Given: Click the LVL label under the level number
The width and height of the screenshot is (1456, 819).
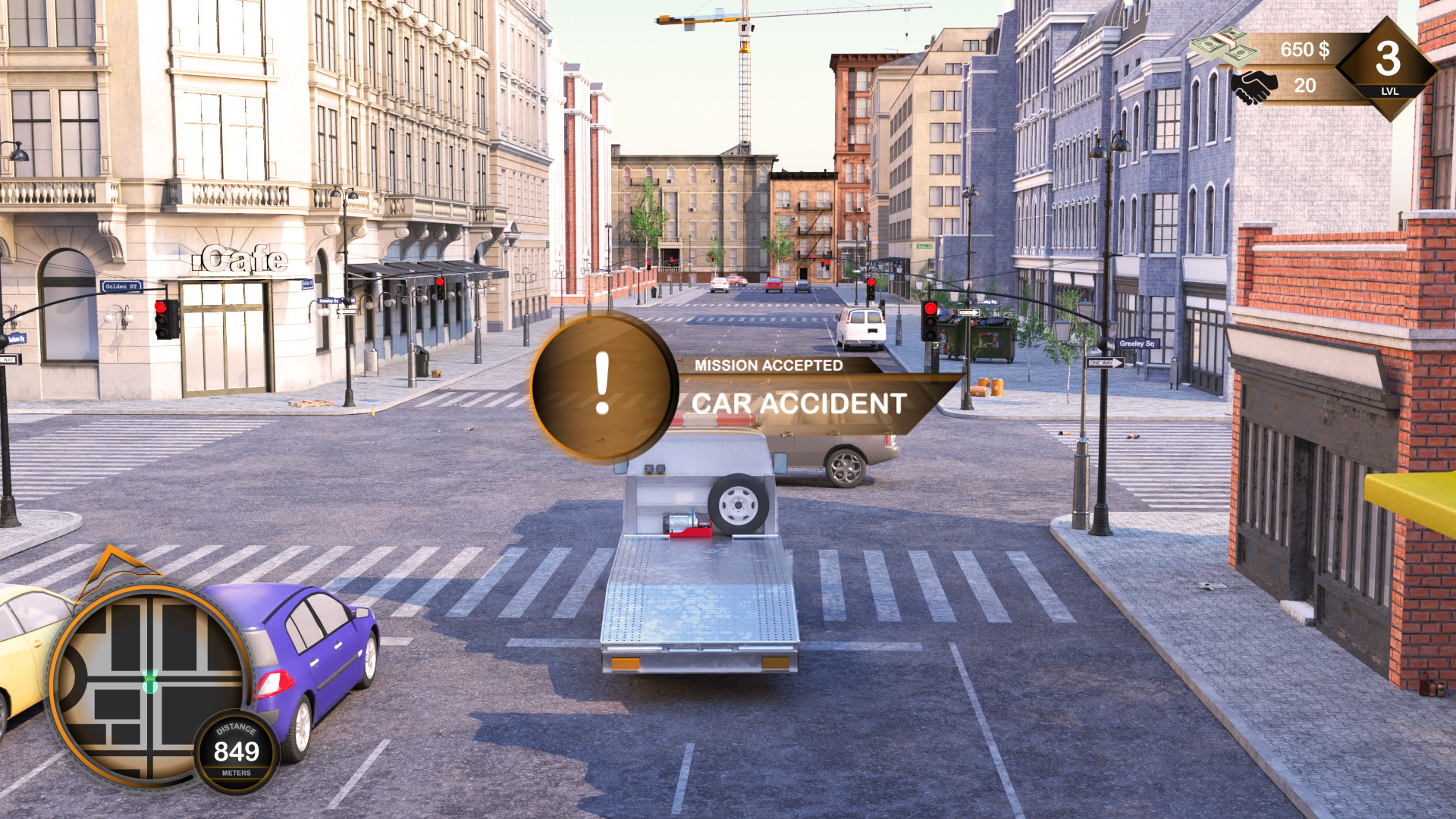Looking at the screenshot, I should (x=1390, y=92).
